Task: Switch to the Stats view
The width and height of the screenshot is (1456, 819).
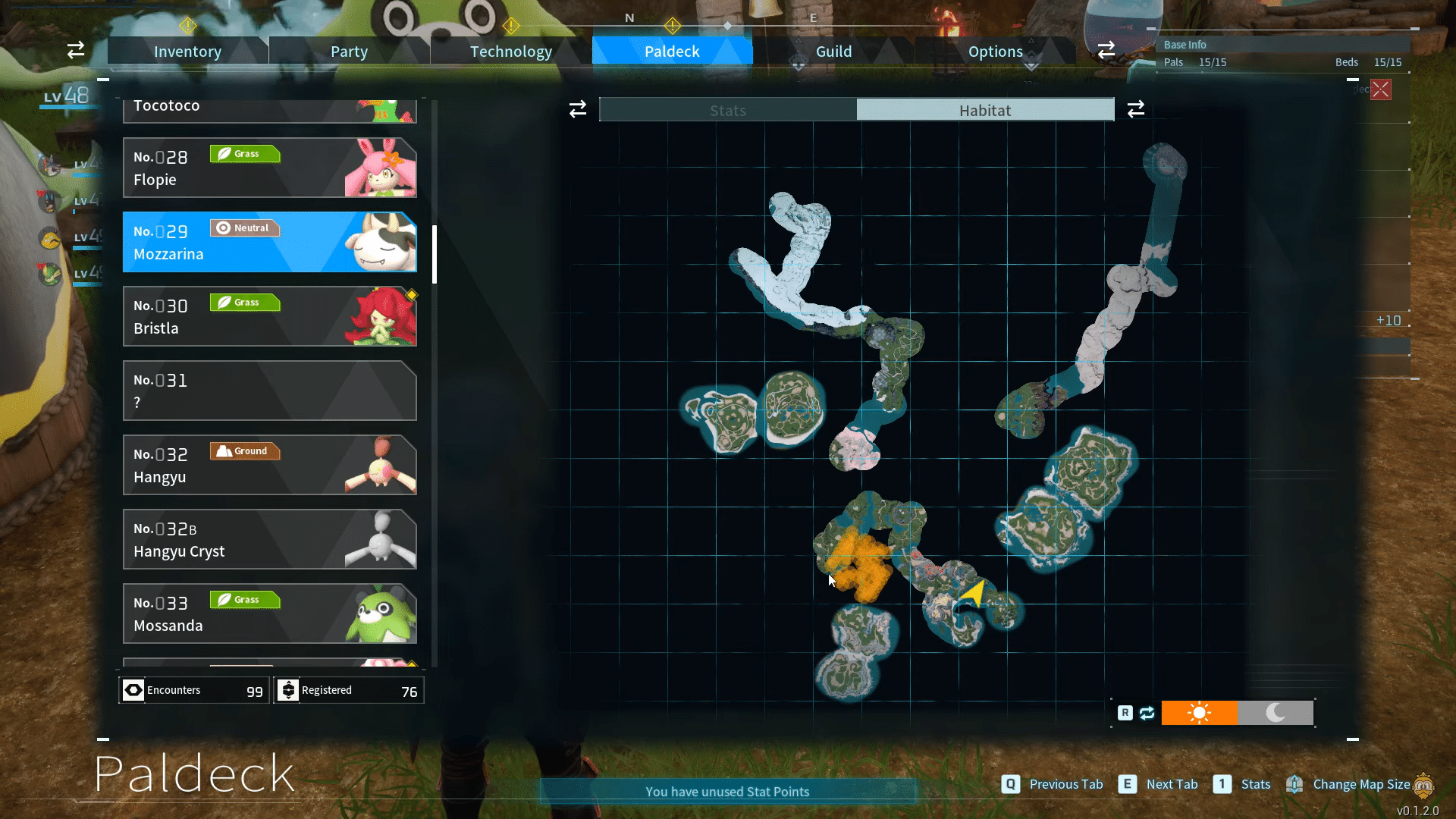Action: pos(728,110)
